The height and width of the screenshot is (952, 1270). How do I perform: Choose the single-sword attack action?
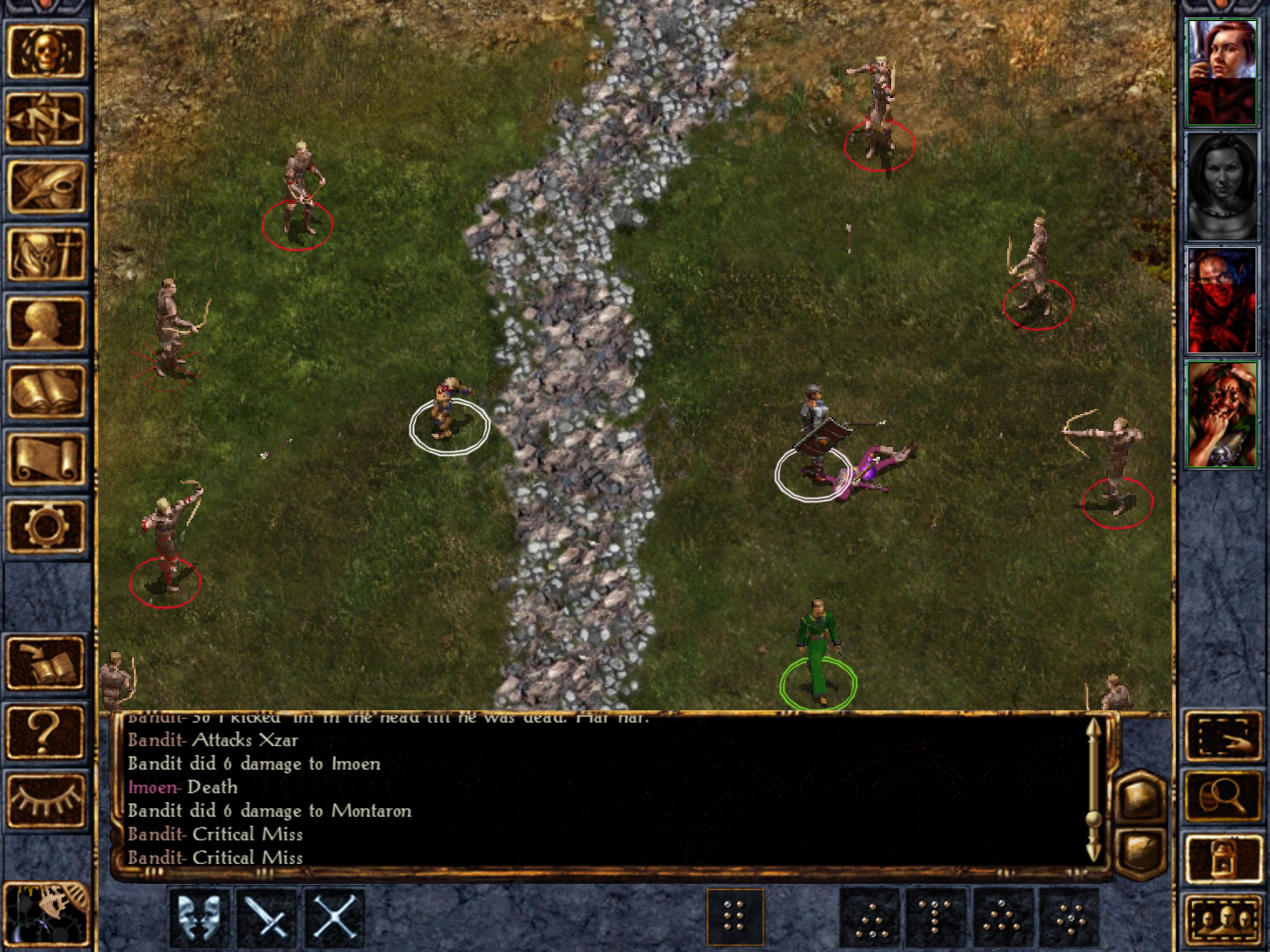click(267, 917)
